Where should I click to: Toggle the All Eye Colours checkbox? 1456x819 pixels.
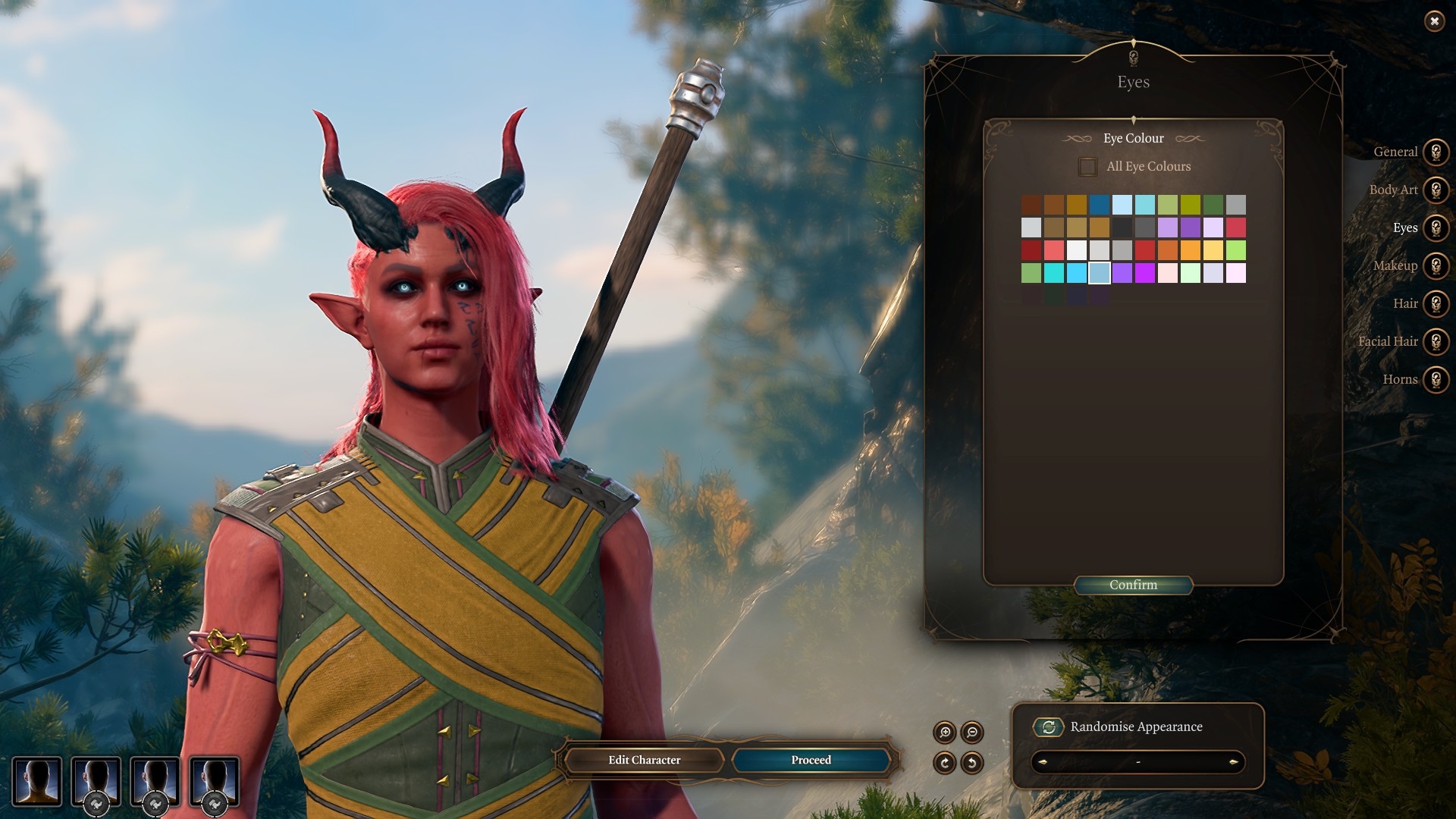click(x=1087, y=167)
